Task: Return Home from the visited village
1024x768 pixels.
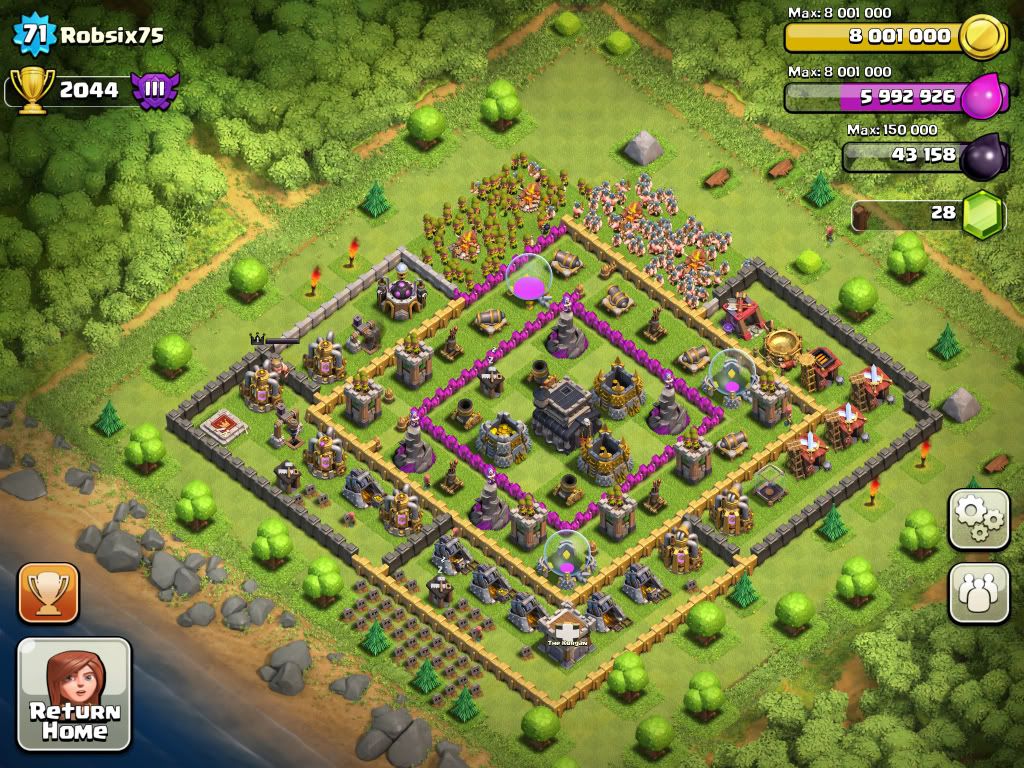Action: click(75, 694)
